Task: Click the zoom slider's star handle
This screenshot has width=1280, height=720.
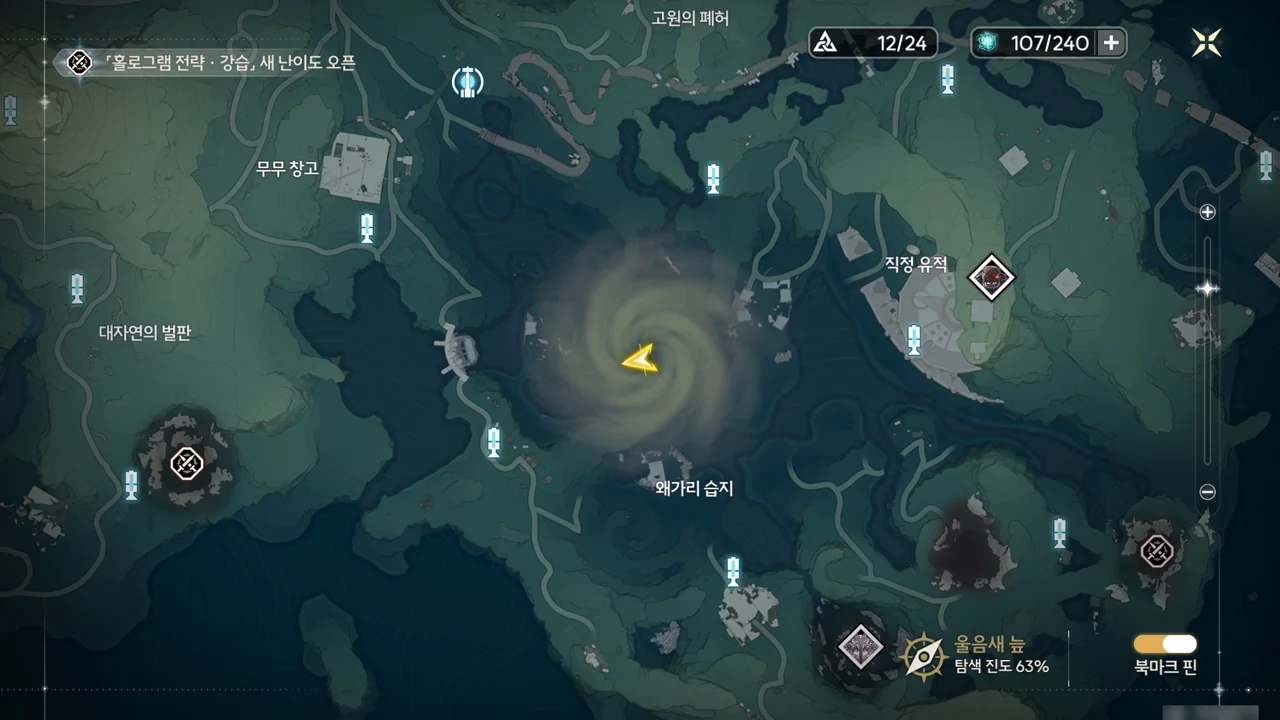Action: (x=1207, y=289)
